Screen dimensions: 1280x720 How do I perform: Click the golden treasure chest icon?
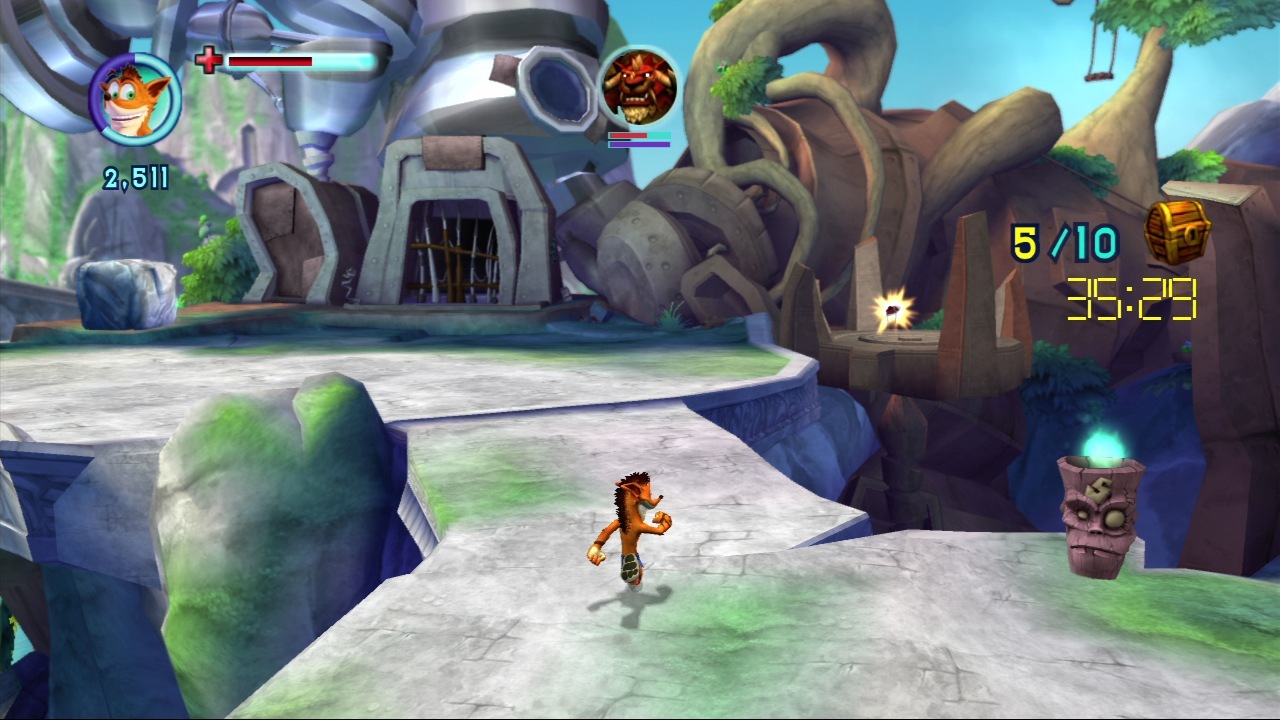[1177, 231]
